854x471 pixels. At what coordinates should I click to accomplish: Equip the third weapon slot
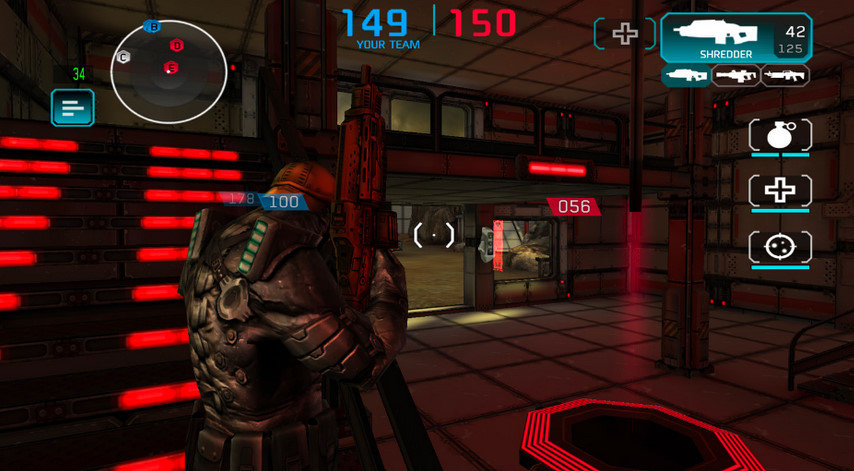point(785,75)
